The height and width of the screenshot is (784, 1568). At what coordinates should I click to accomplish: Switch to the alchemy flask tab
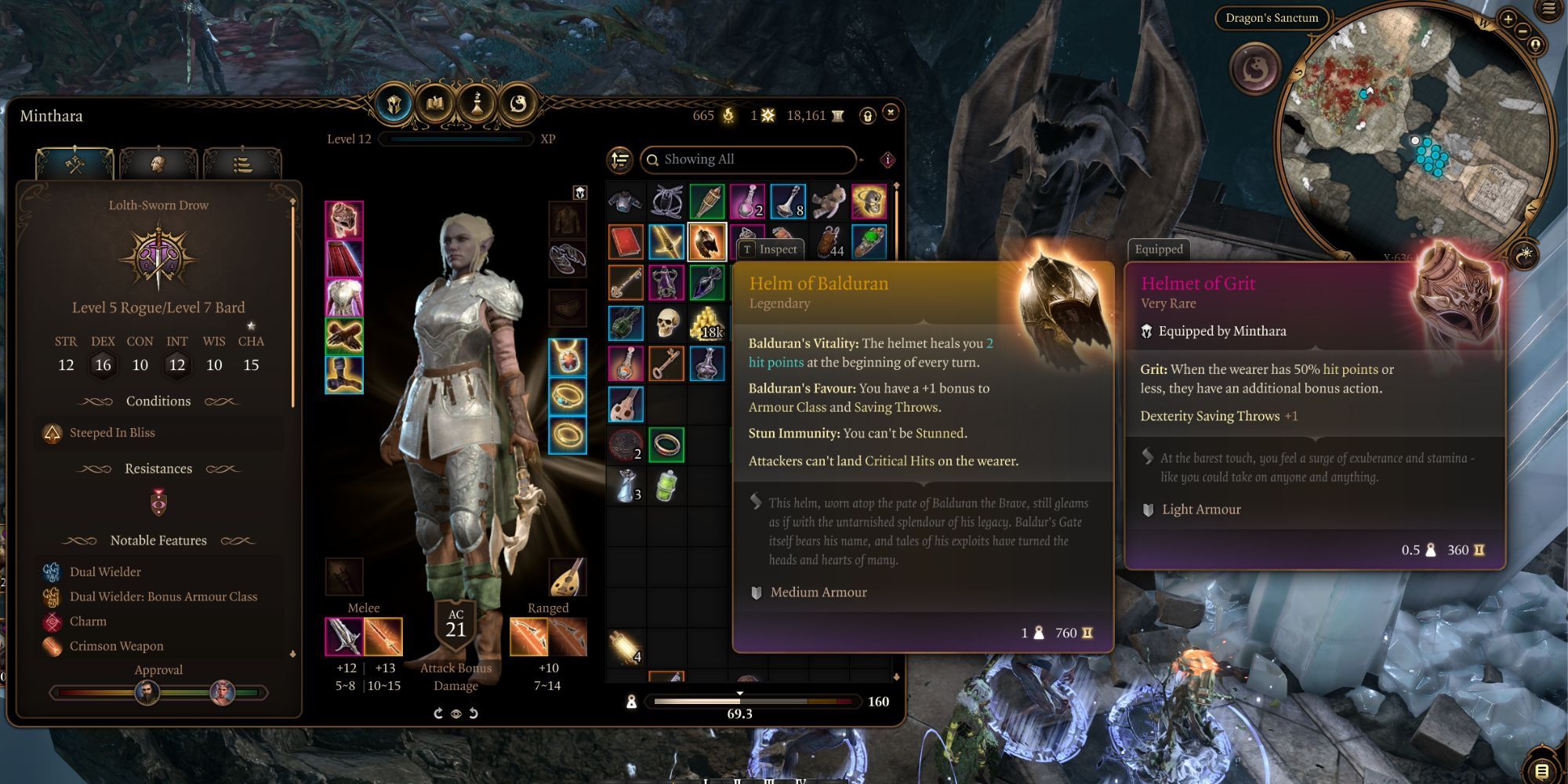[x=477, y=103]
